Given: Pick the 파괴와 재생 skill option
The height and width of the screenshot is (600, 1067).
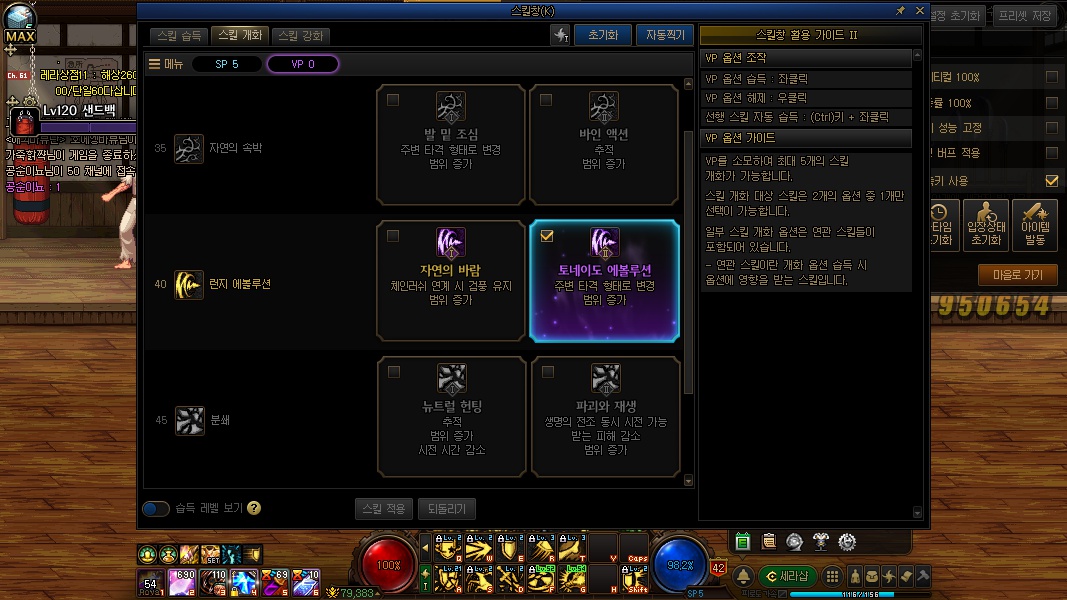Looking at the screenshot, I should pos(604,416).
